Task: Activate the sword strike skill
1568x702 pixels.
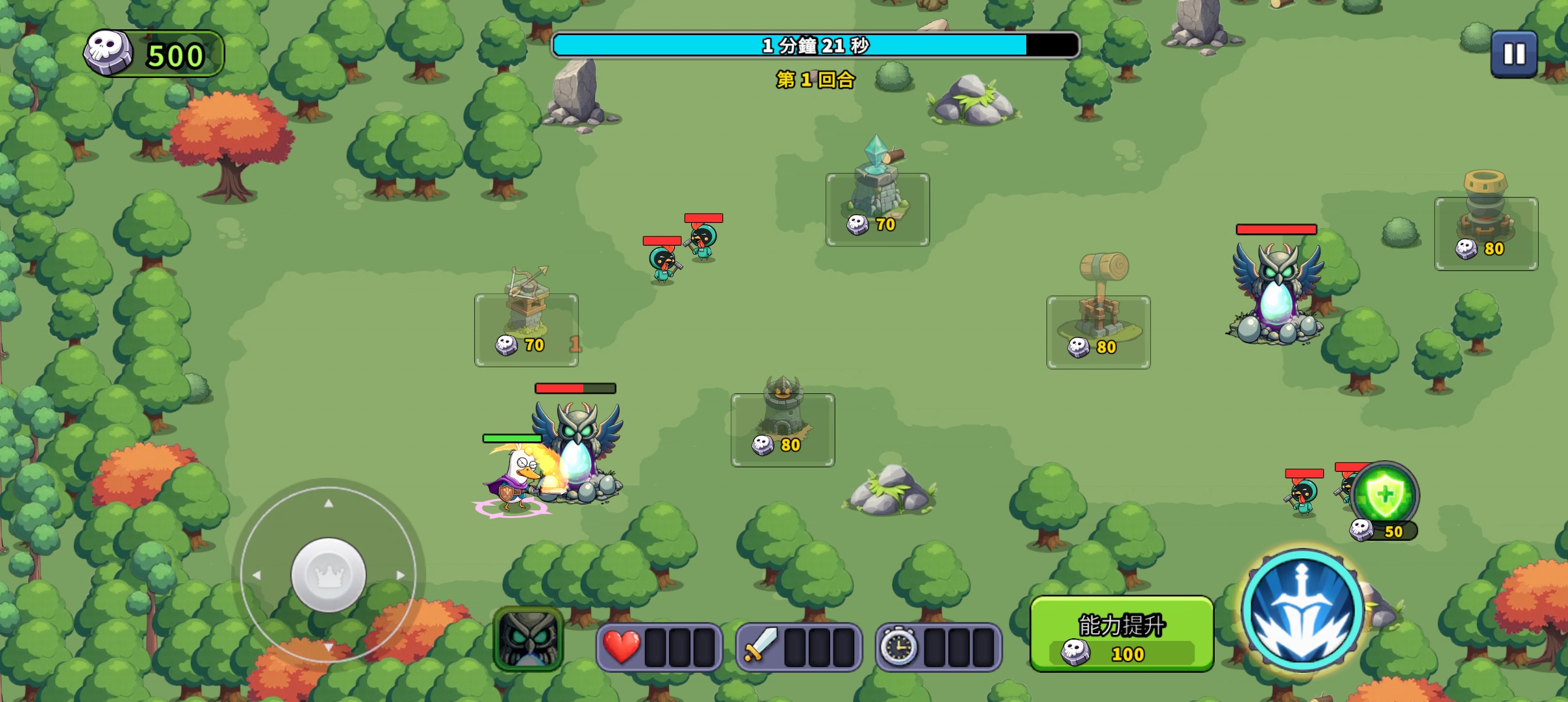Action: [x=1303, y=611]
